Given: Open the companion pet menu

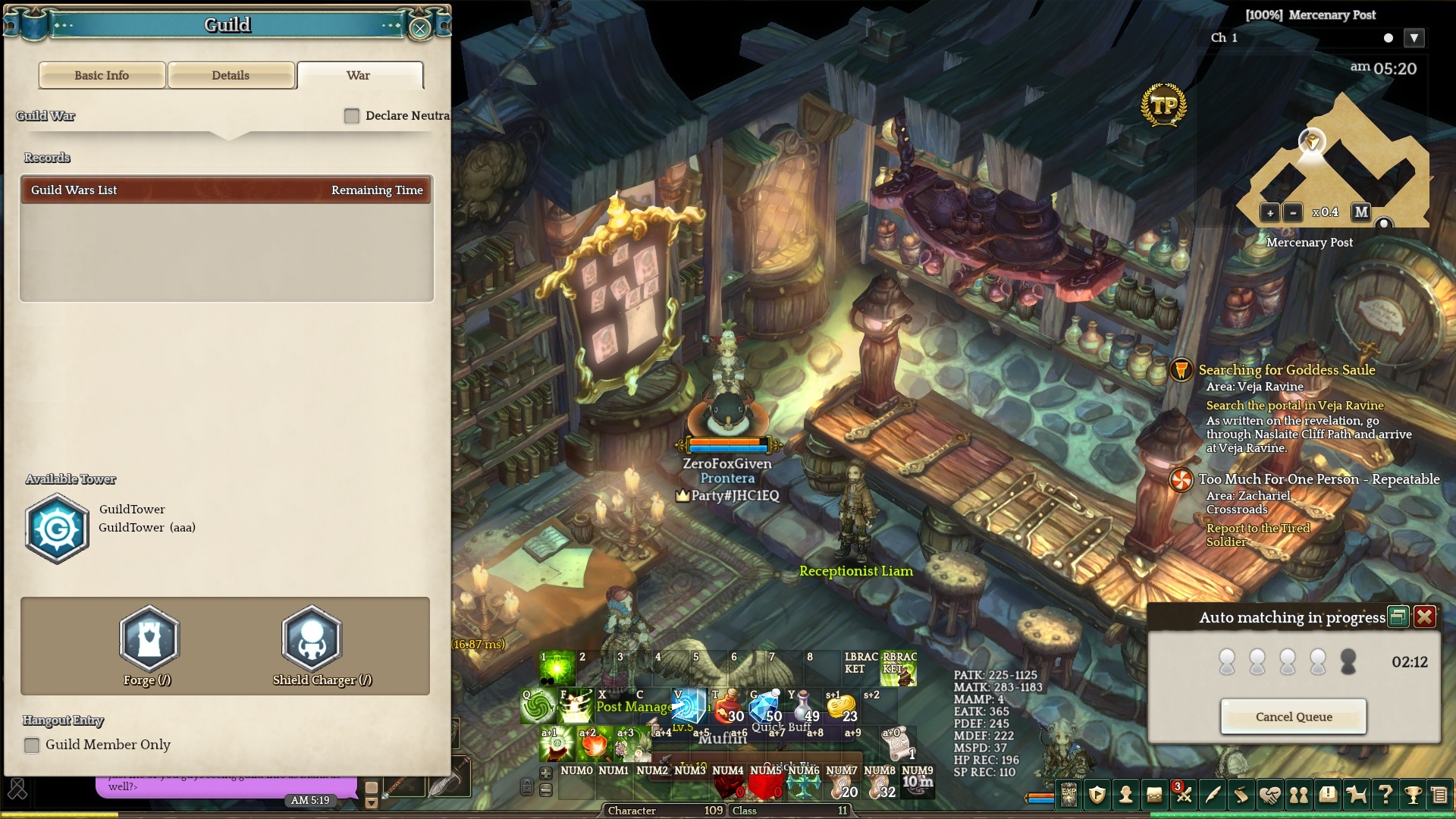Looking at the screenshot, I should point(1356,795).
